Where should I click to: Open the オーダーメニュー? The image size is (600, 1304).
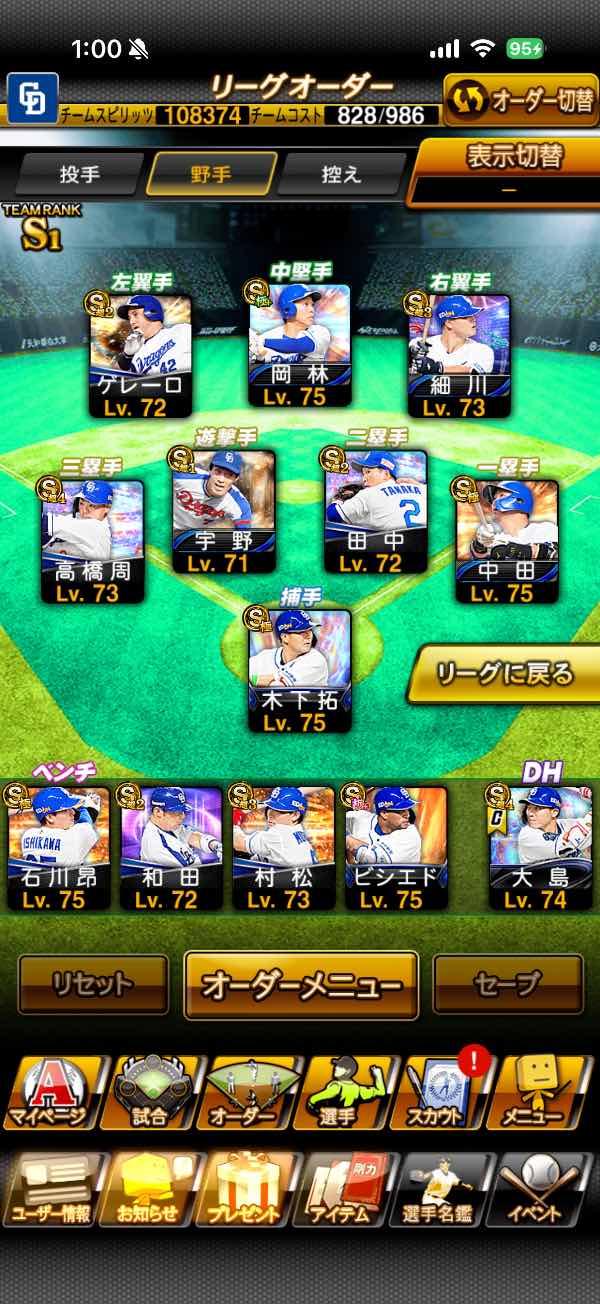(301, 984)
